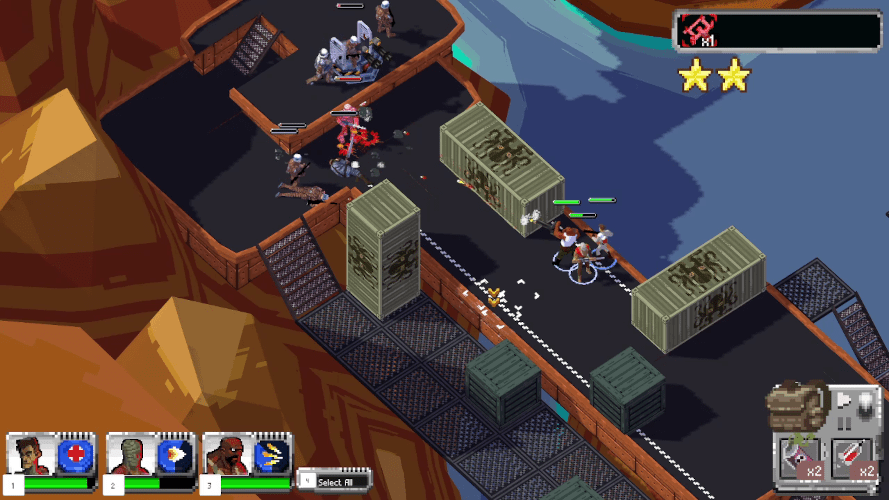Pause the game with the pause bars
This screenshot has width=889, height=500.
[845, 422]
